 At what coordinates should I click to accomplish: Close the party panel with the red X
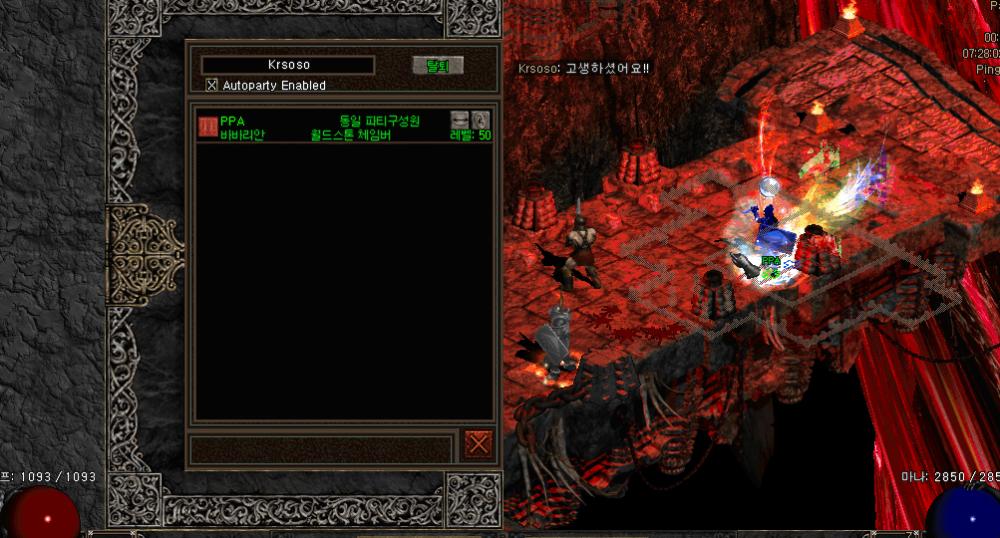478,443
